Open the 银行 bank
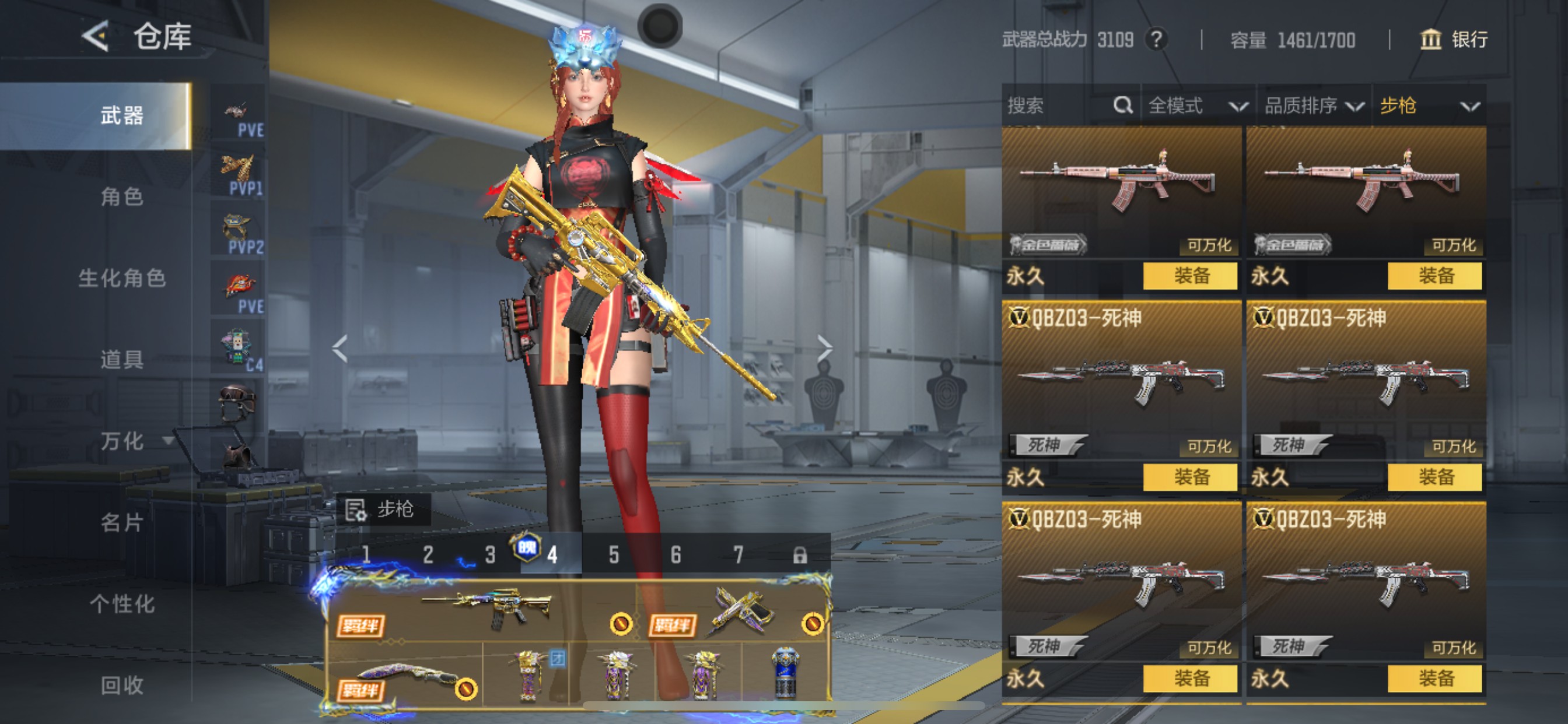The height and width of the screenshot is (724, 1568). 1454,40
